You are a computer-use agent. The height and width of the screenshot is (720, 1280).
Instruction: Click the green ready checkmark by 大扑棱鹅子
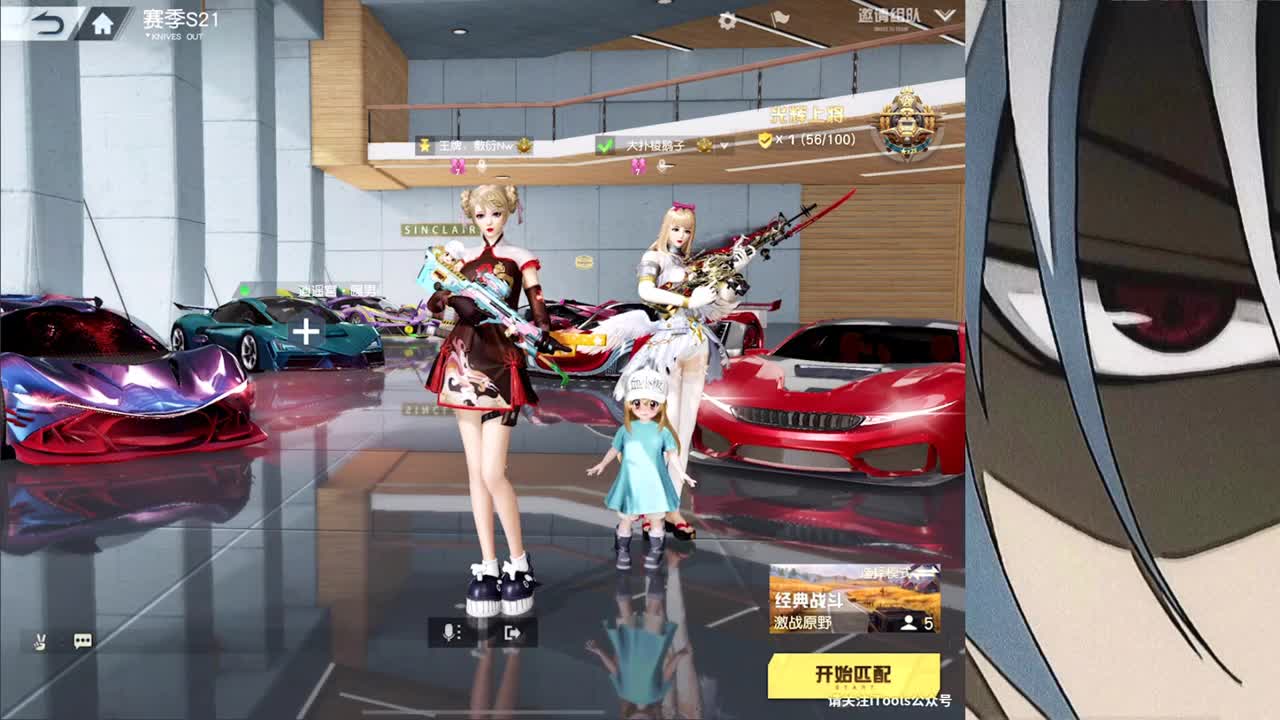[607, 144]
